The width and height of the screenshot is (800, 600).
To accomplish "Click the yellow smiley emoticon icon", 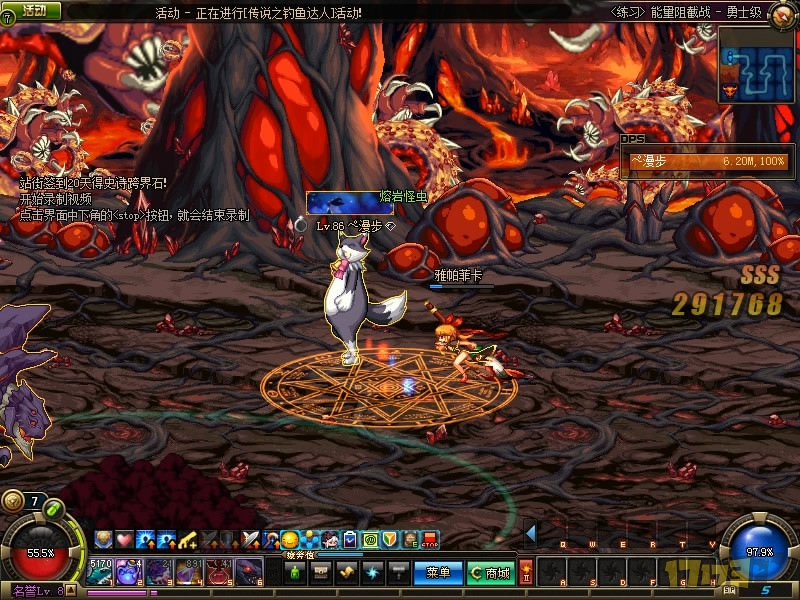I will coord(290,540).
